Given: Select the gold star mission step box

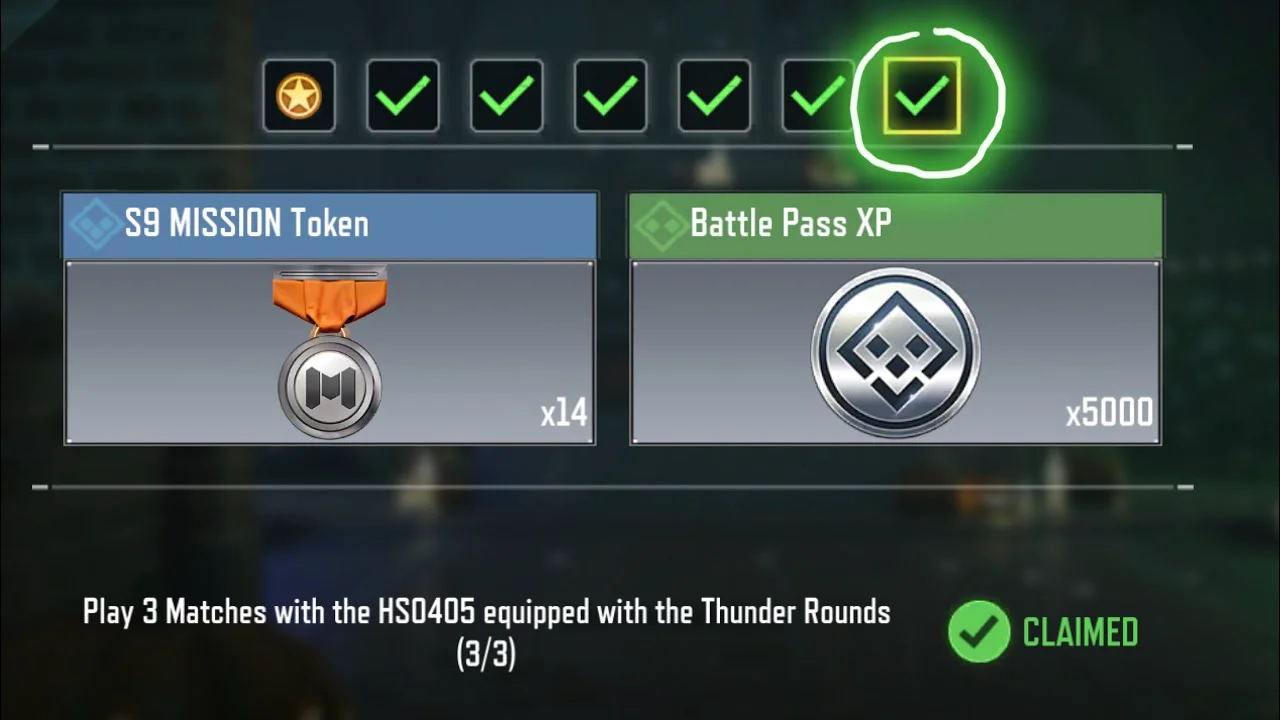Looking at the screenshot, I should [299, 96].
